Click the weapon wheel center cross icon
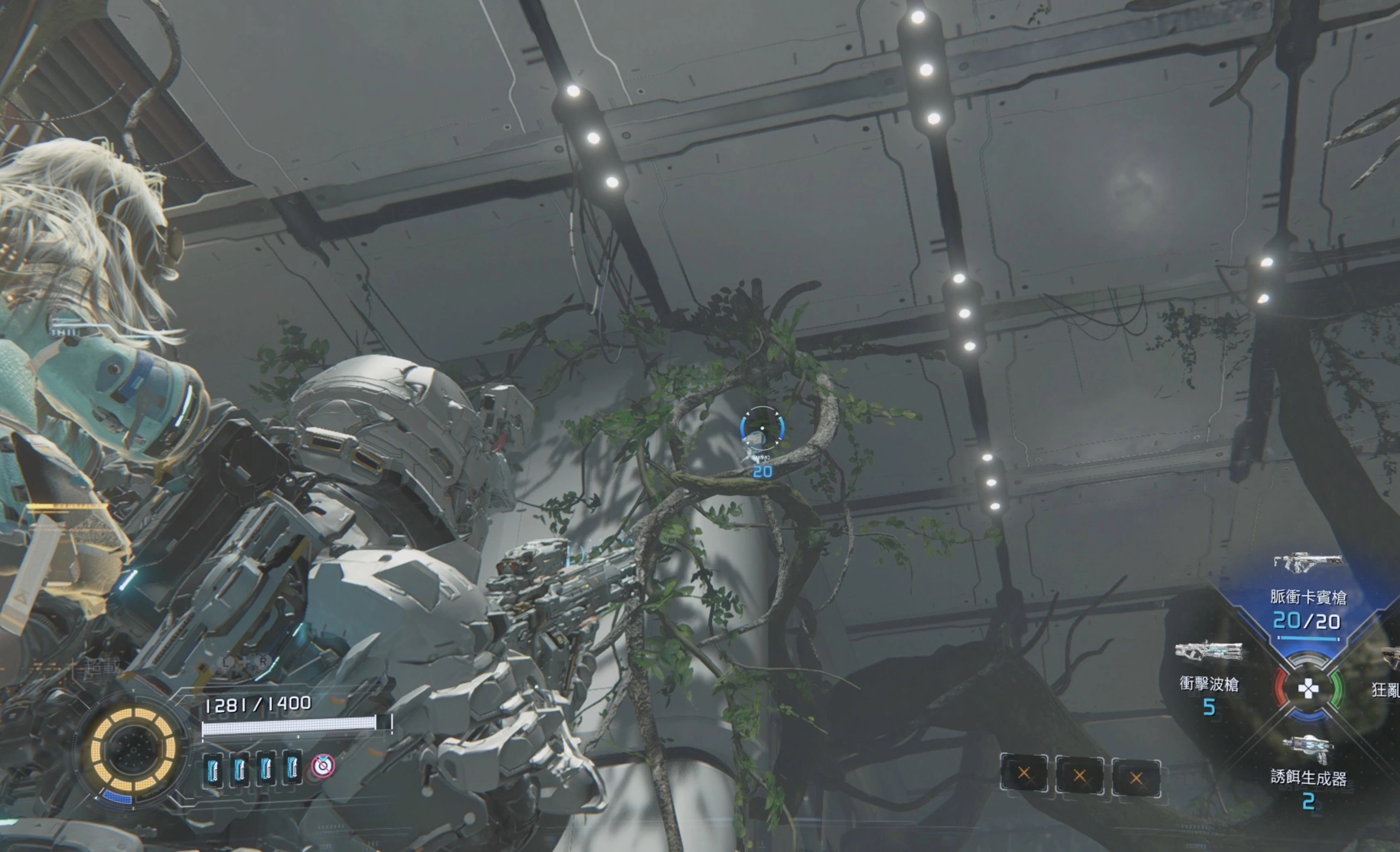Image resolution: width=1400 pixels, height=852 pixels. tap(1308, 689)
